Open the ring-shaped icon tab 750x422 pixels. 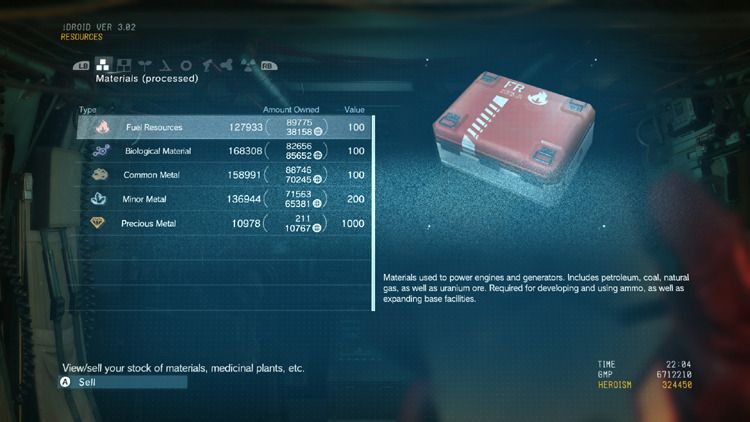[186, 65]
